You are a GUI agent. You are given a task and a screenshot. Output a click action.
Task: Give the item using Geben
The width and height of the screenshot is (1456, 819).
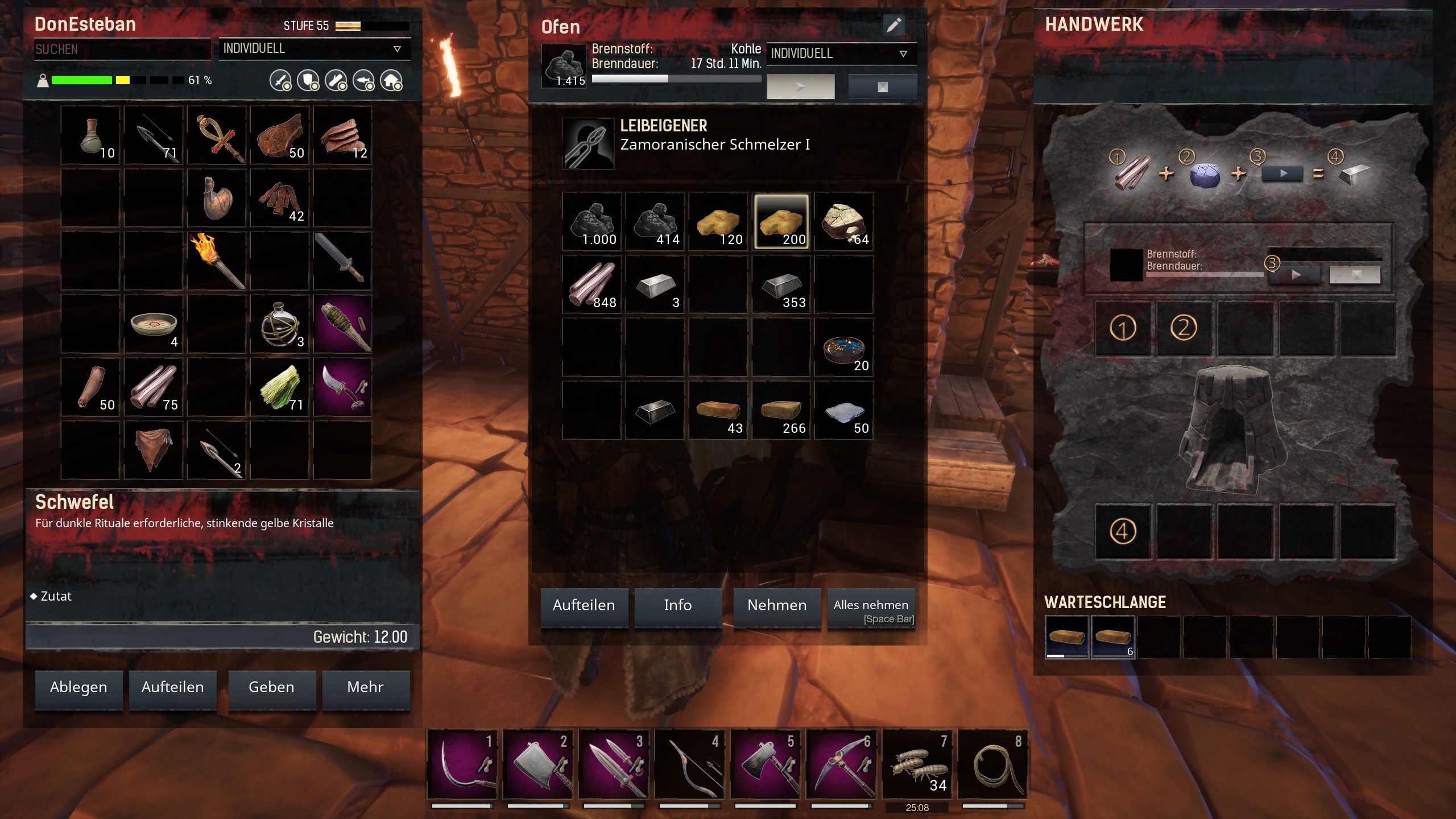(x=271, y=688)
